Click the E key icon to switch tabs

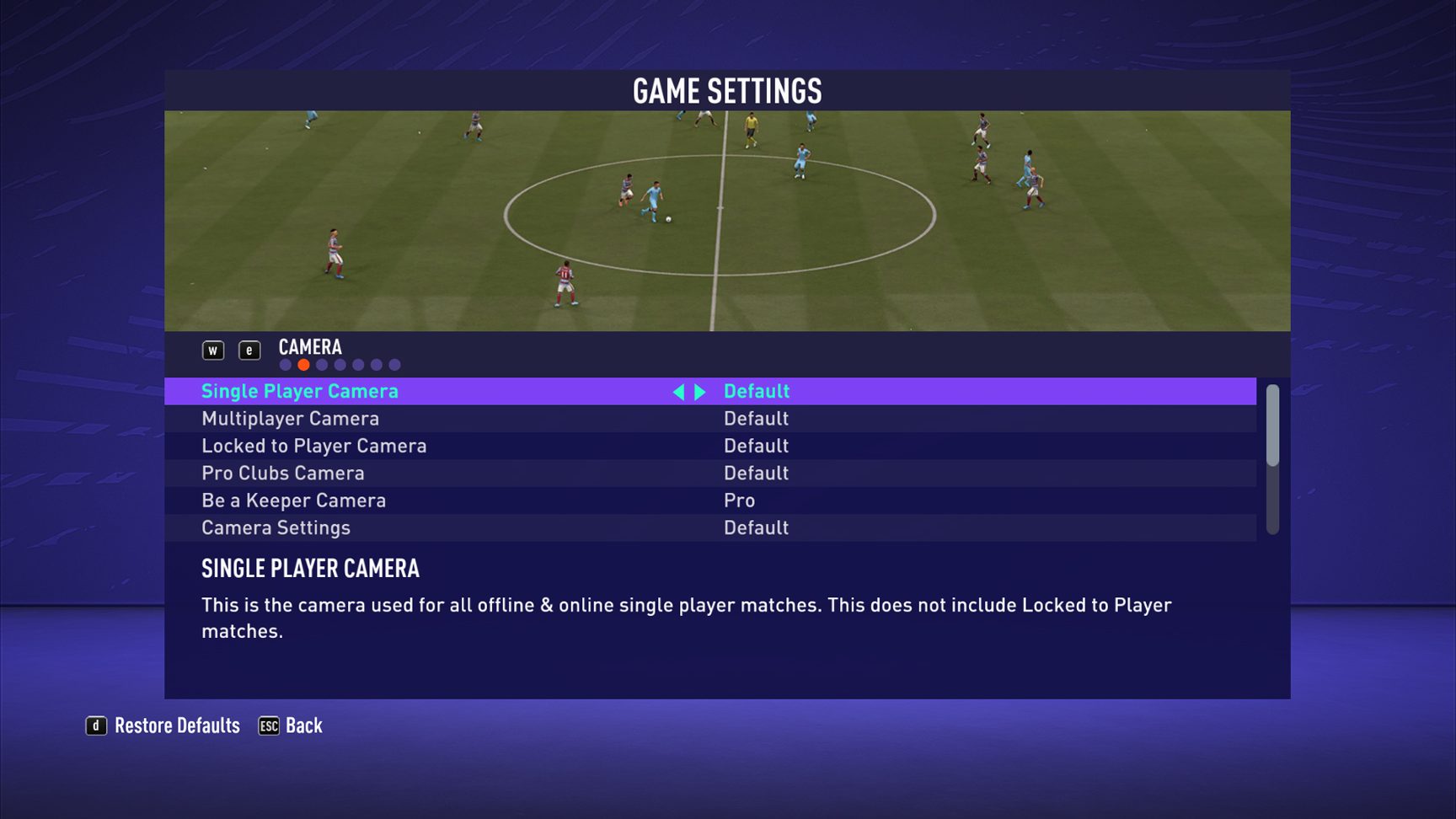[x=250, y=350]
